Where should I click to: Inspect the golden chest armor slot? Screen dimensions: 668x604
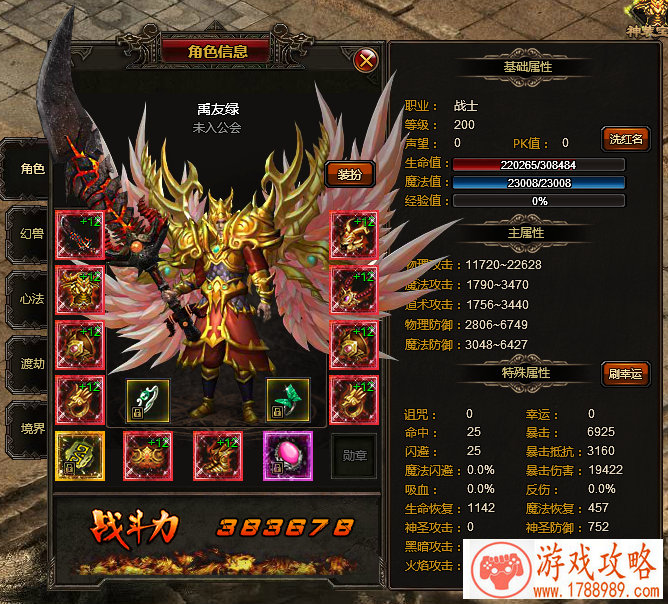tap(78, 290)
